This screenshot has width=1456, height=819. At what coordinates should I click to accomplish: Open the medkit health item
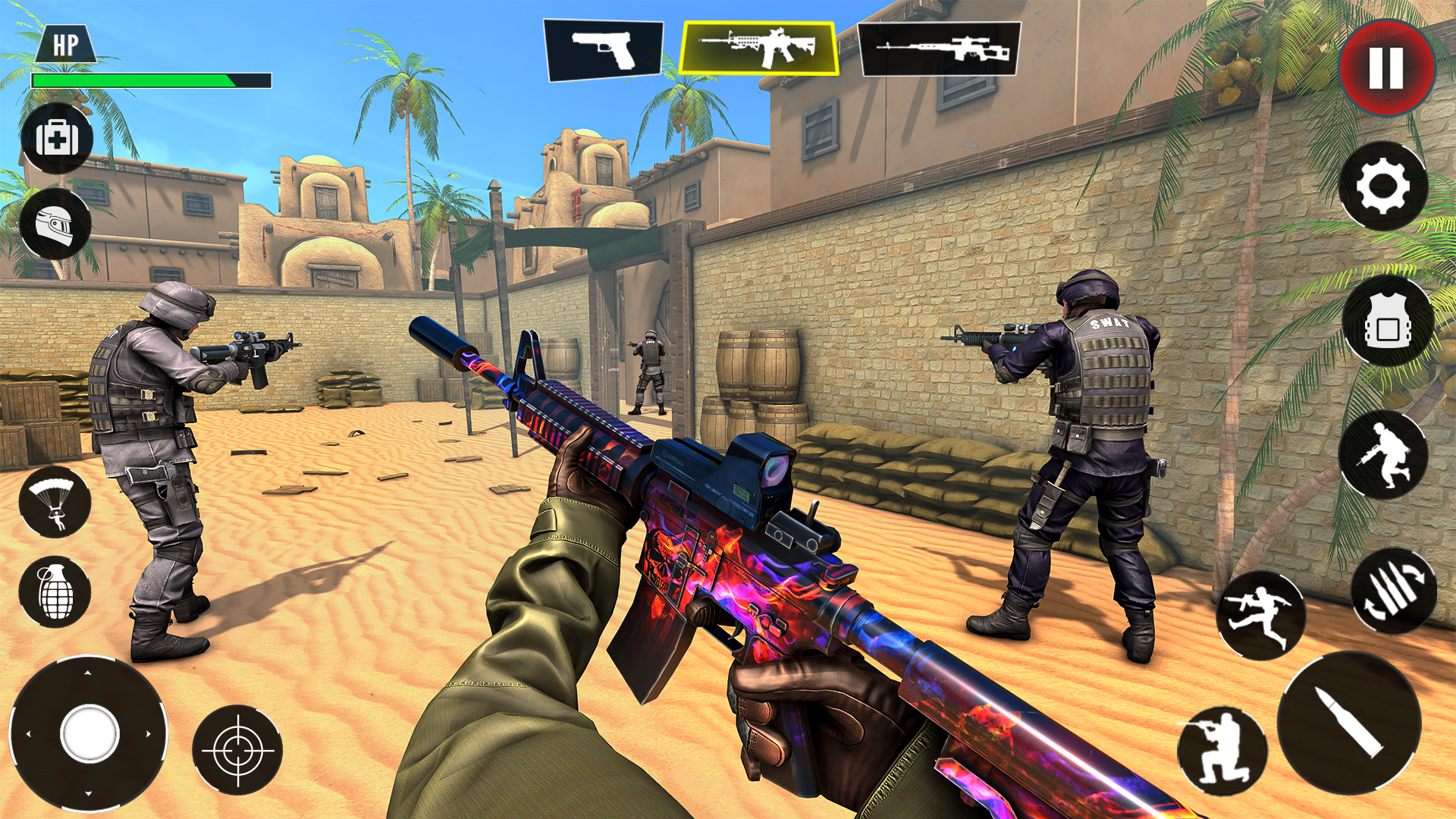pyautogui.click(x=57, y=137)
